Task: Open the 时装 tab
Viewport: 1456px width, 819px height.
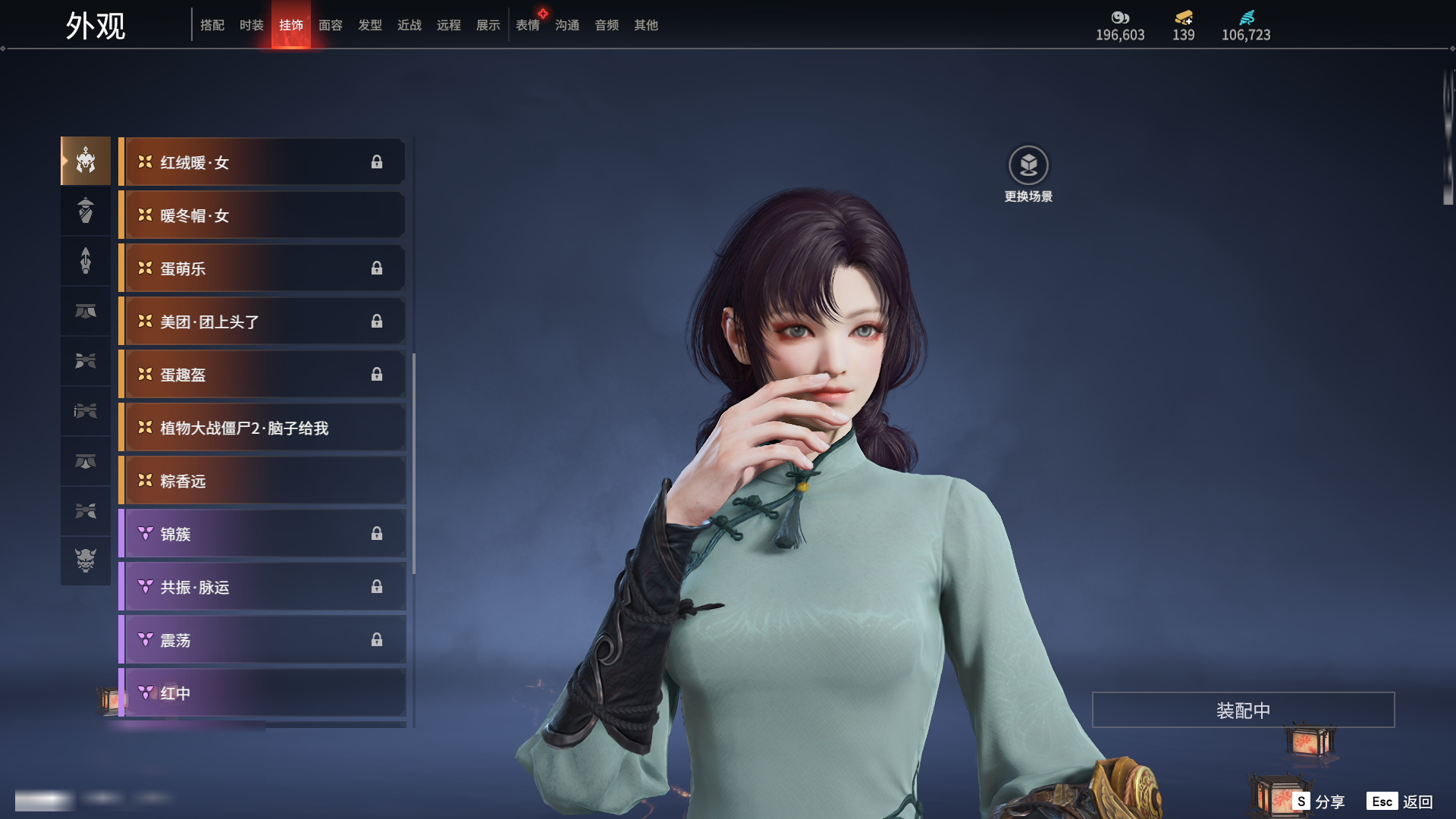Action: [x=252, y=25]
